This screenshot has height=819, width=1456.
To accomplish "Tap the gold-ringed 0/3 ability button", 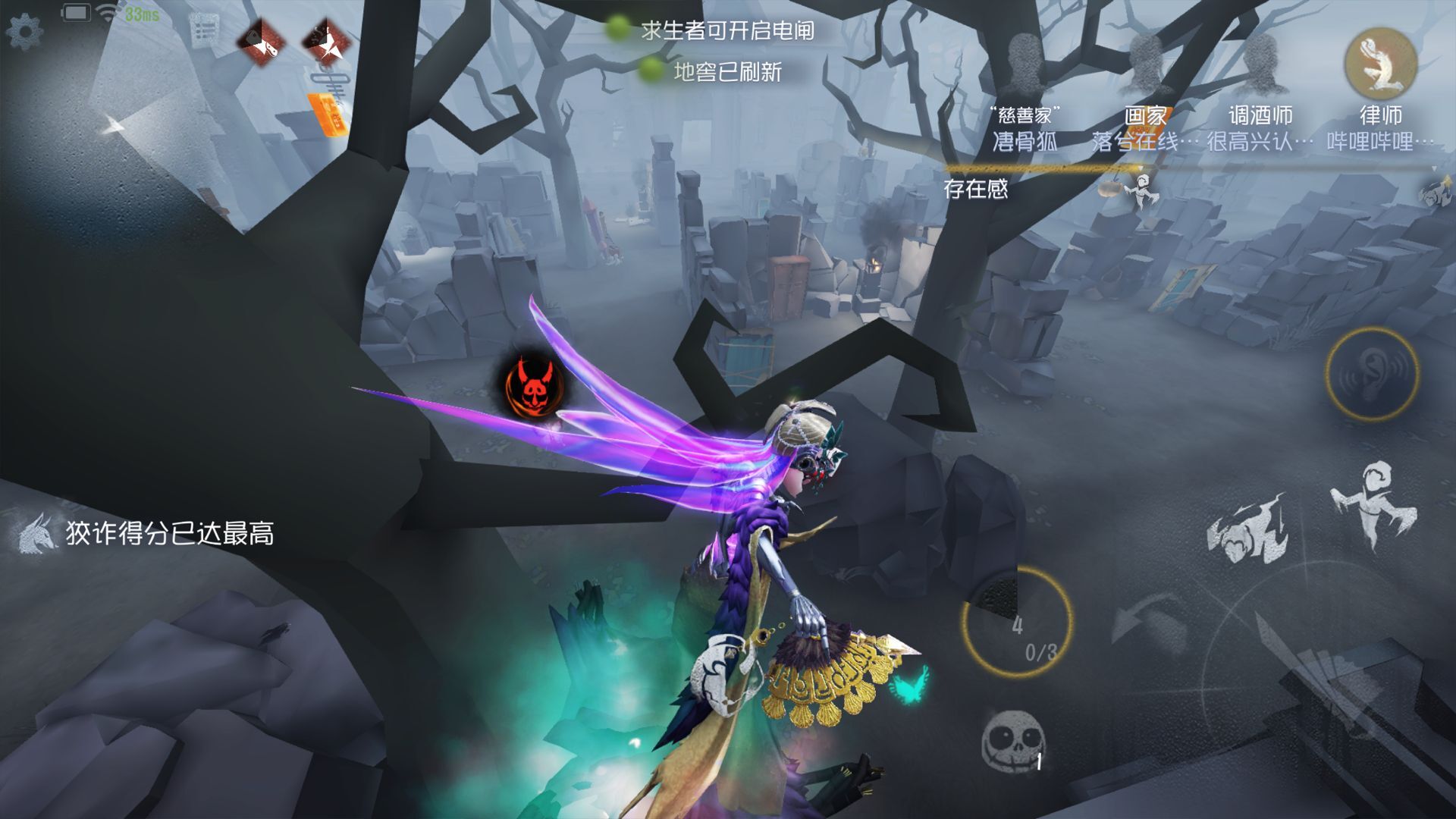I will tap(1018, 622).
